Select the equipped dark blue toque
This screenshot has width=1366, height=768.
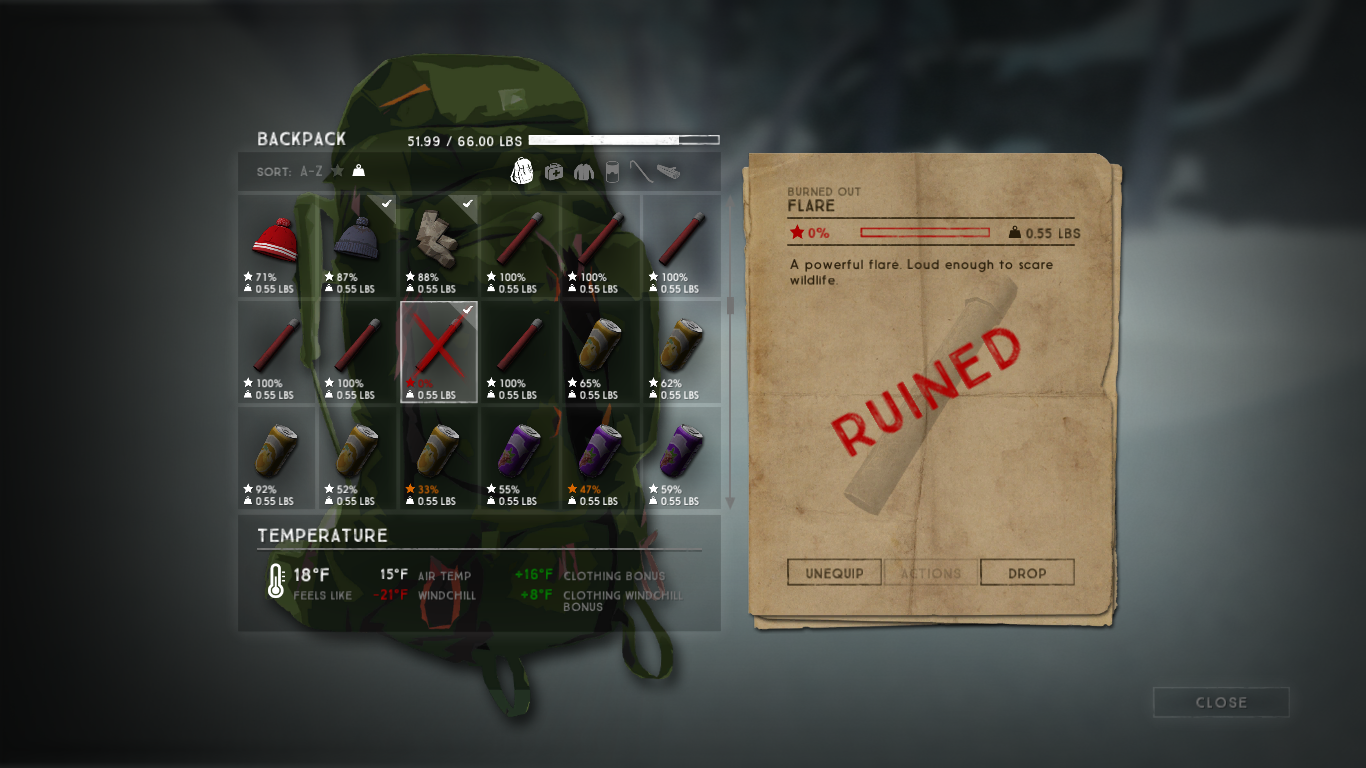(x=358, y=244)
